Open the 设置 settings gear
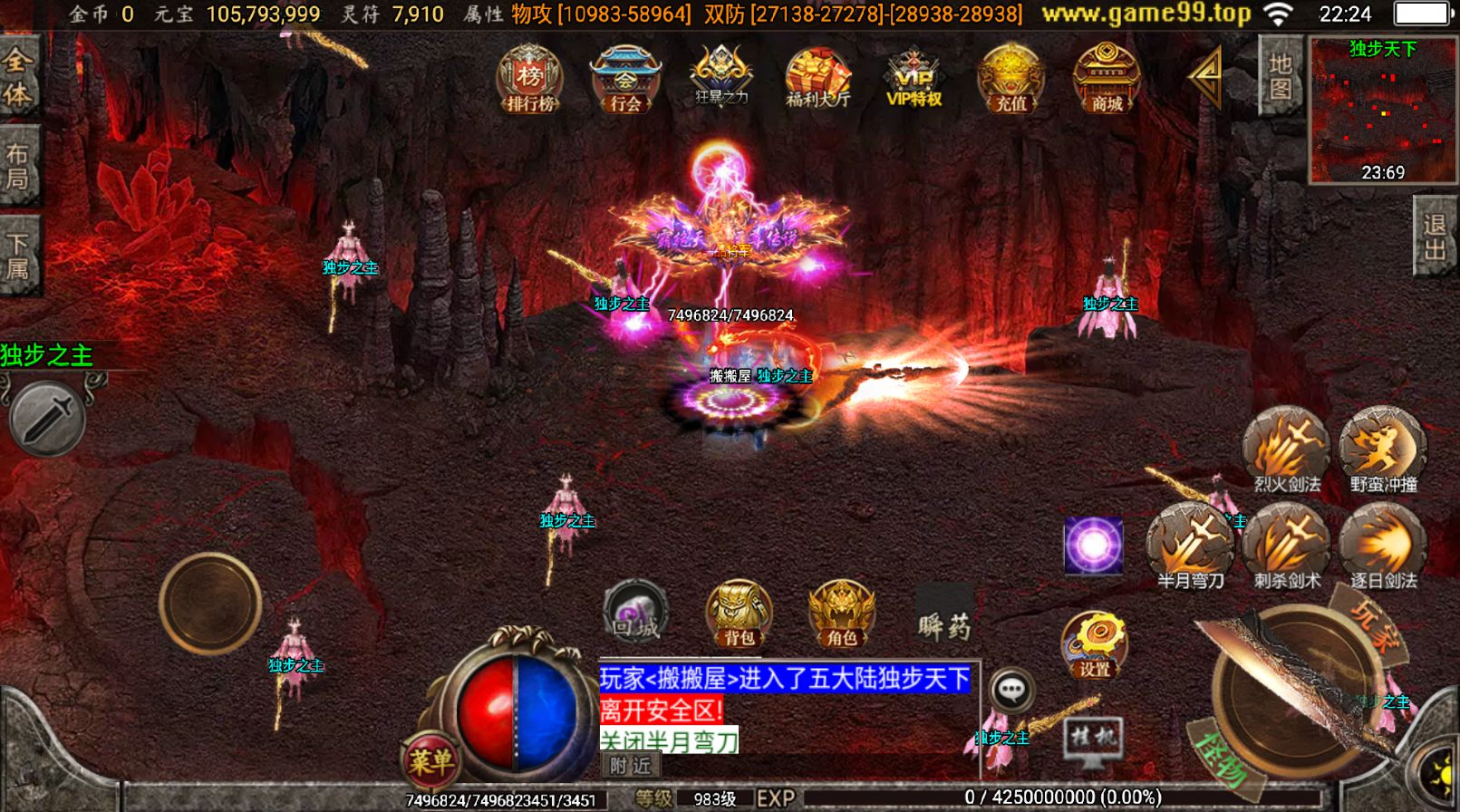 pyautogui.click(x=1094, y=645)
